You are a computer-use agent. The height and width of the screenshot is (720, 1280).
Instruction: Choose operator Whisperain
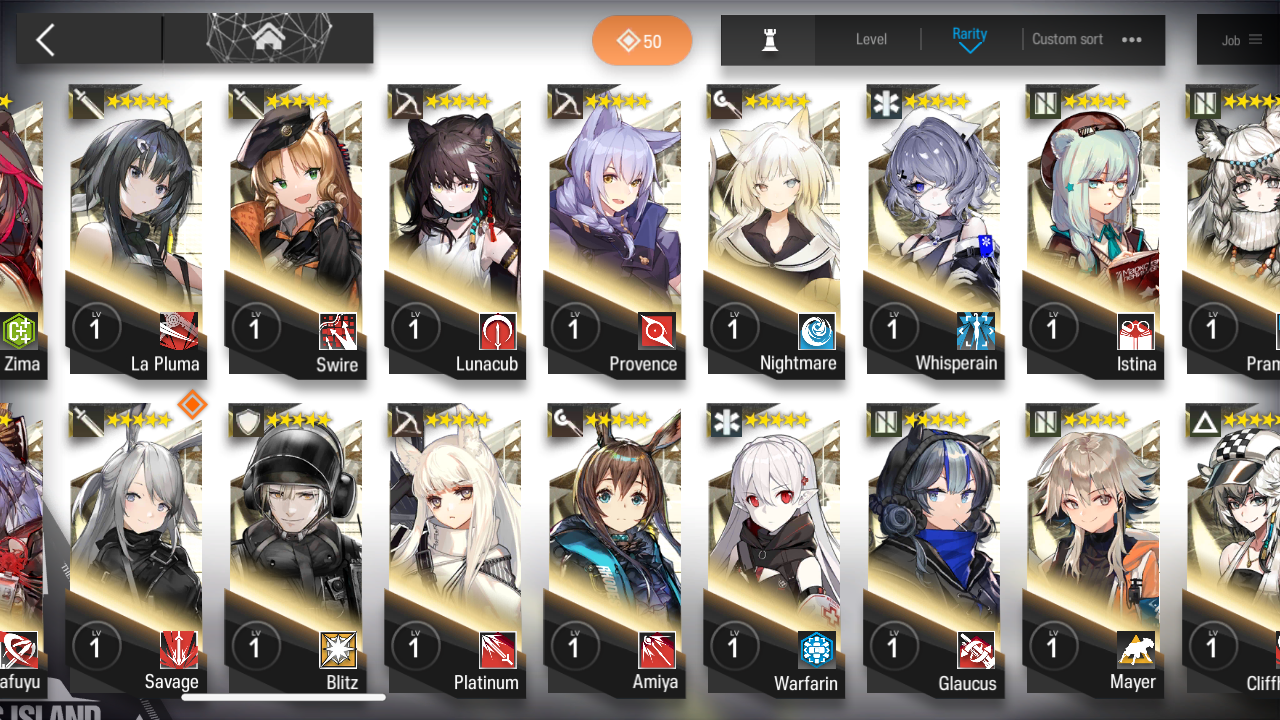coord(934,230)
